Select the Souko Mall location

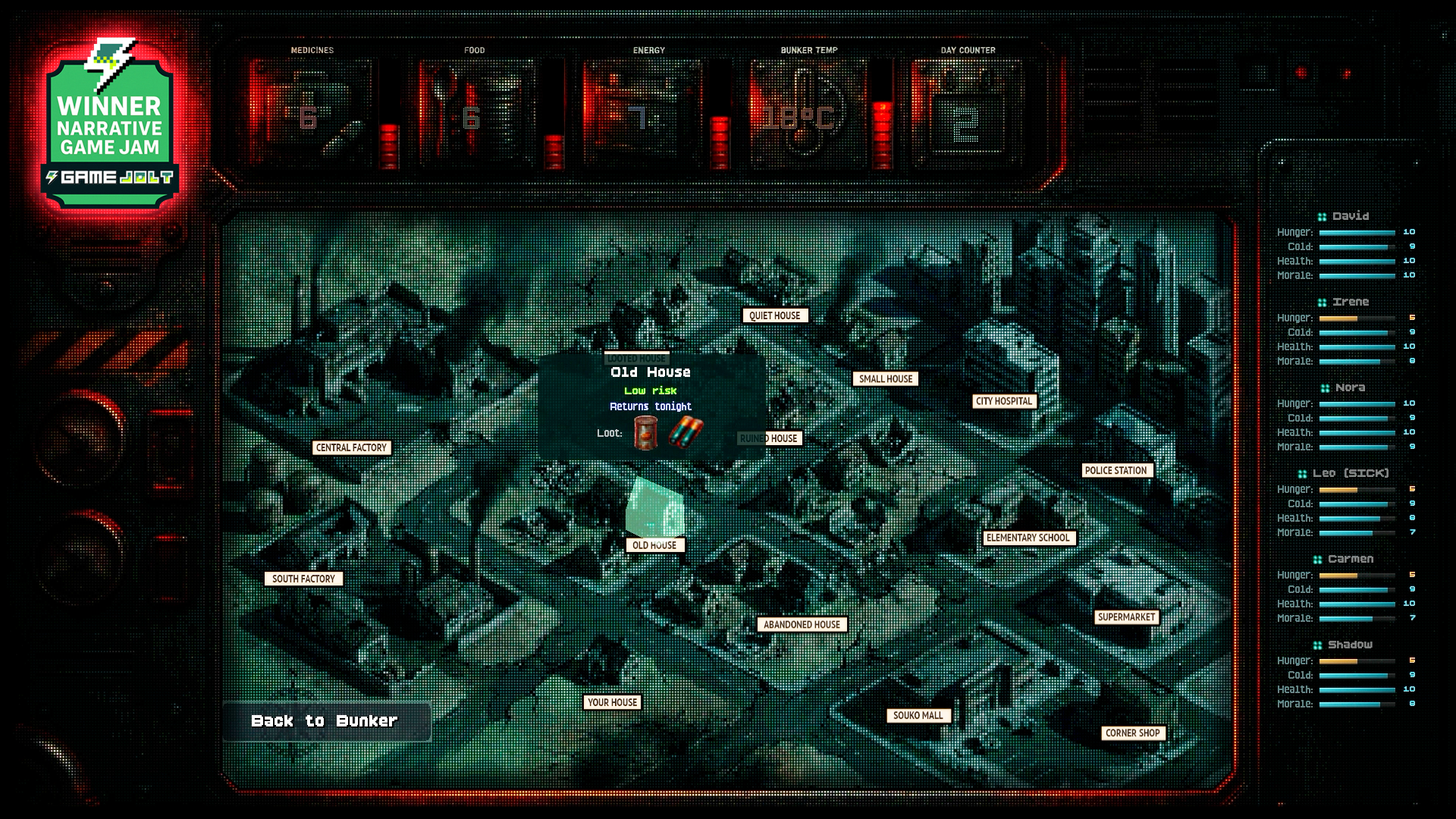pyautogui.click(x=918, y=715)
